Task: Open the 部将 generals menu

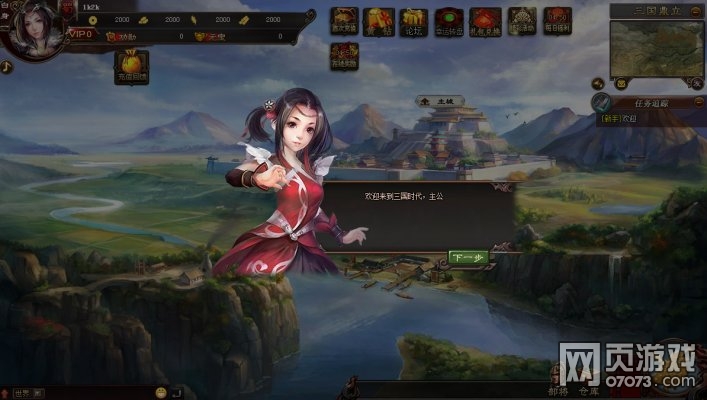Action: (x=558, y=391)
